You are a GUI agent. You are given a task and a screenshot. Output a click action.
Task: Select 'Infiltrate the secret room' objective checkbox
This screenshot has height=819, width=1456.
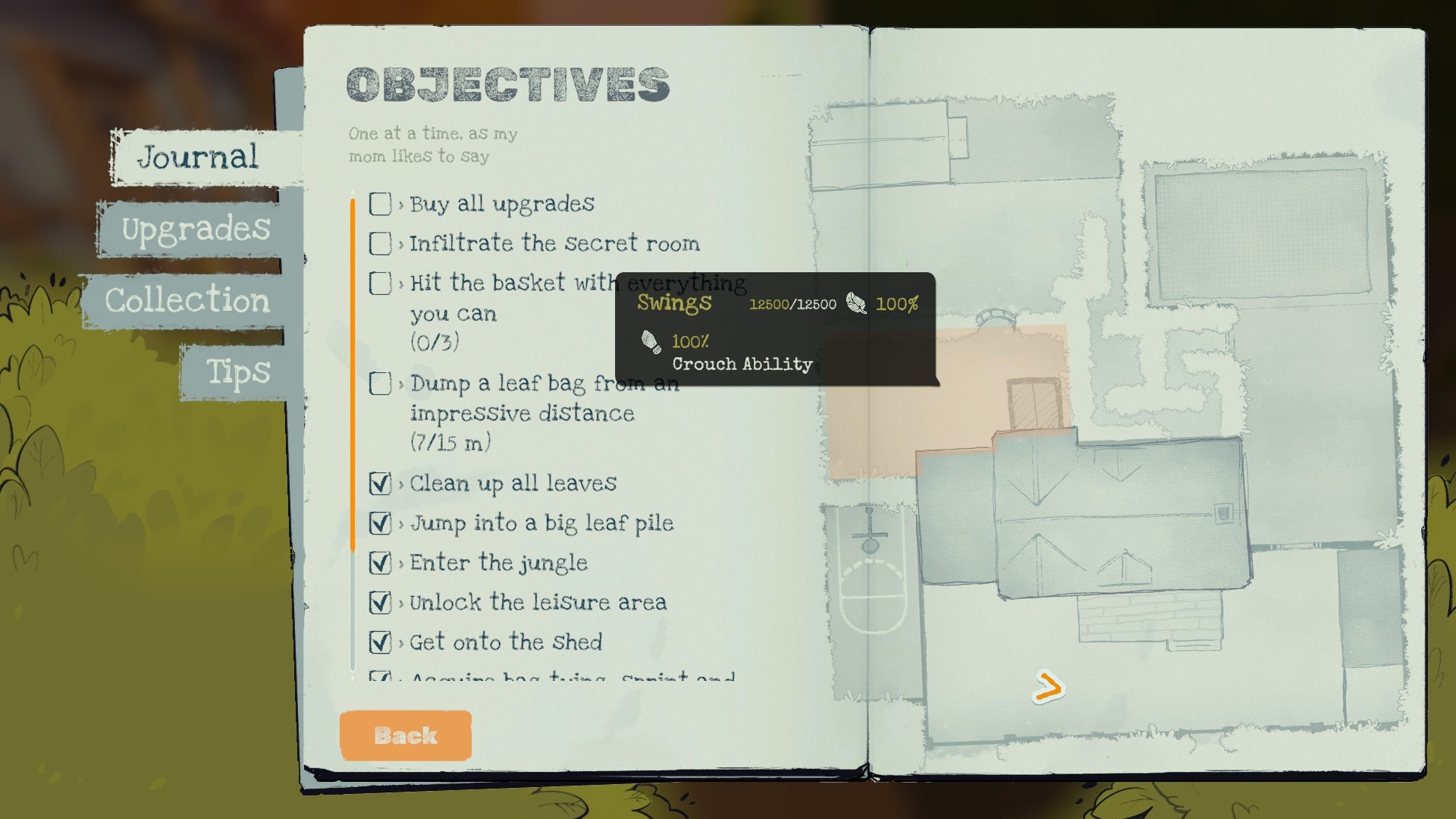click(380, 243)
